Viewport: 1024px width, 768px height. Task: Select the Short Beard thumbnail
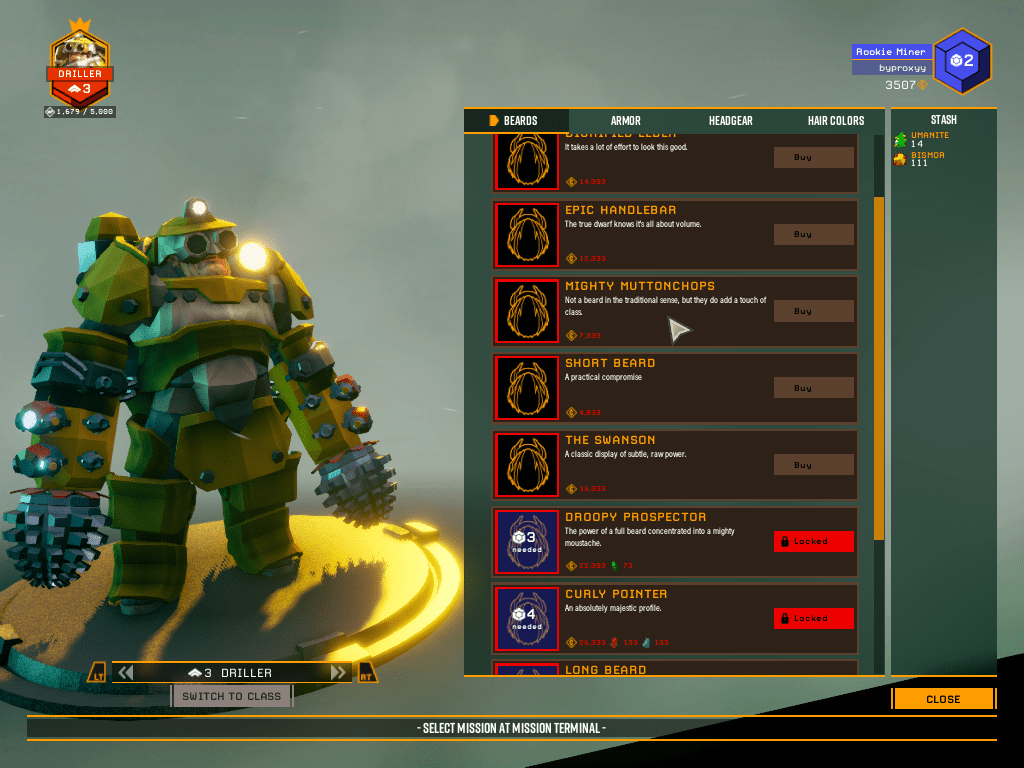pyautogui.click(x=527, y=388)
